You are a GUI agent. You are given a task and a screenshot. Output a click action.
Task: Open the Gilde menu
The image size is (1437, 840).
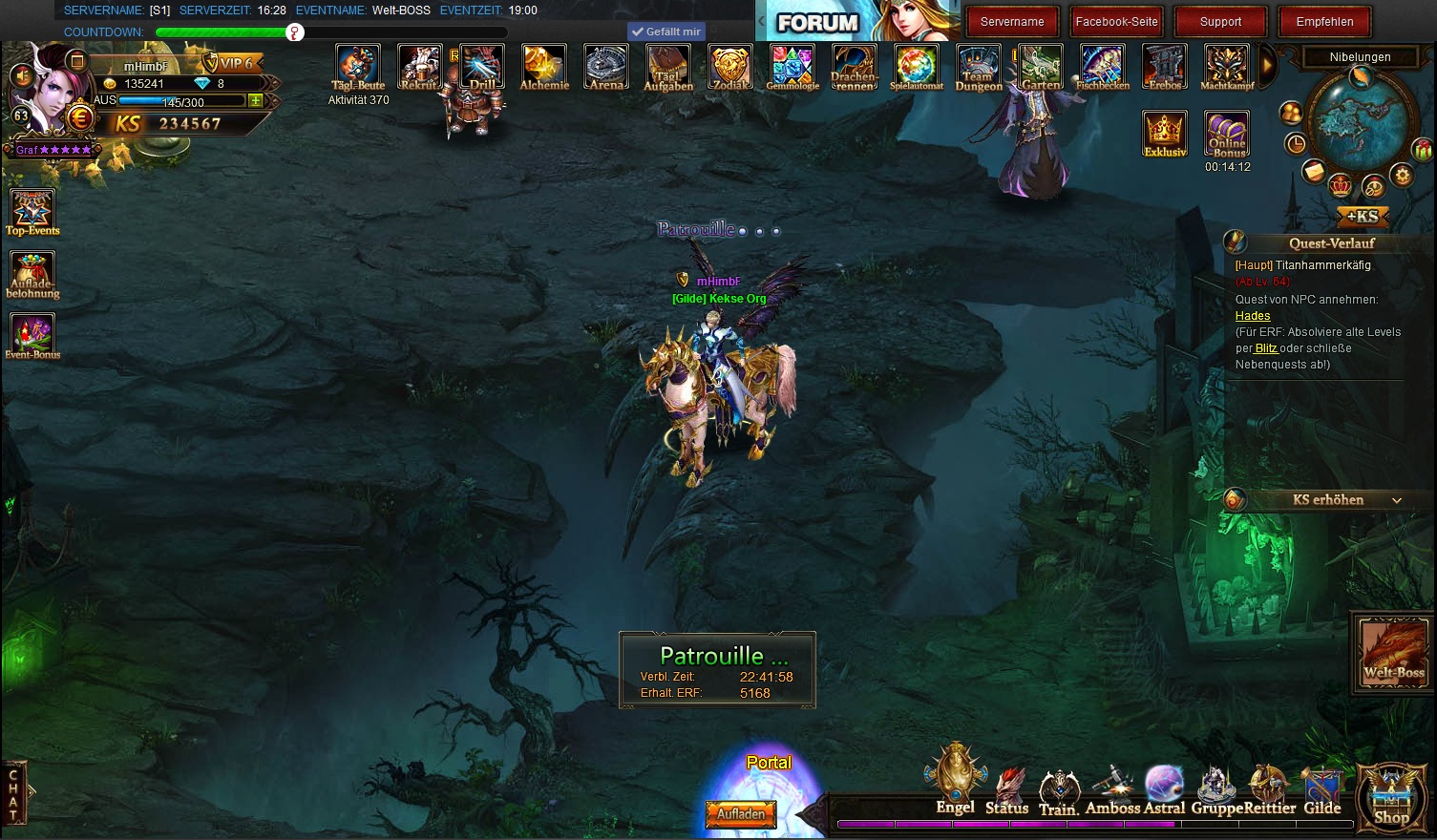(1322, 791)
